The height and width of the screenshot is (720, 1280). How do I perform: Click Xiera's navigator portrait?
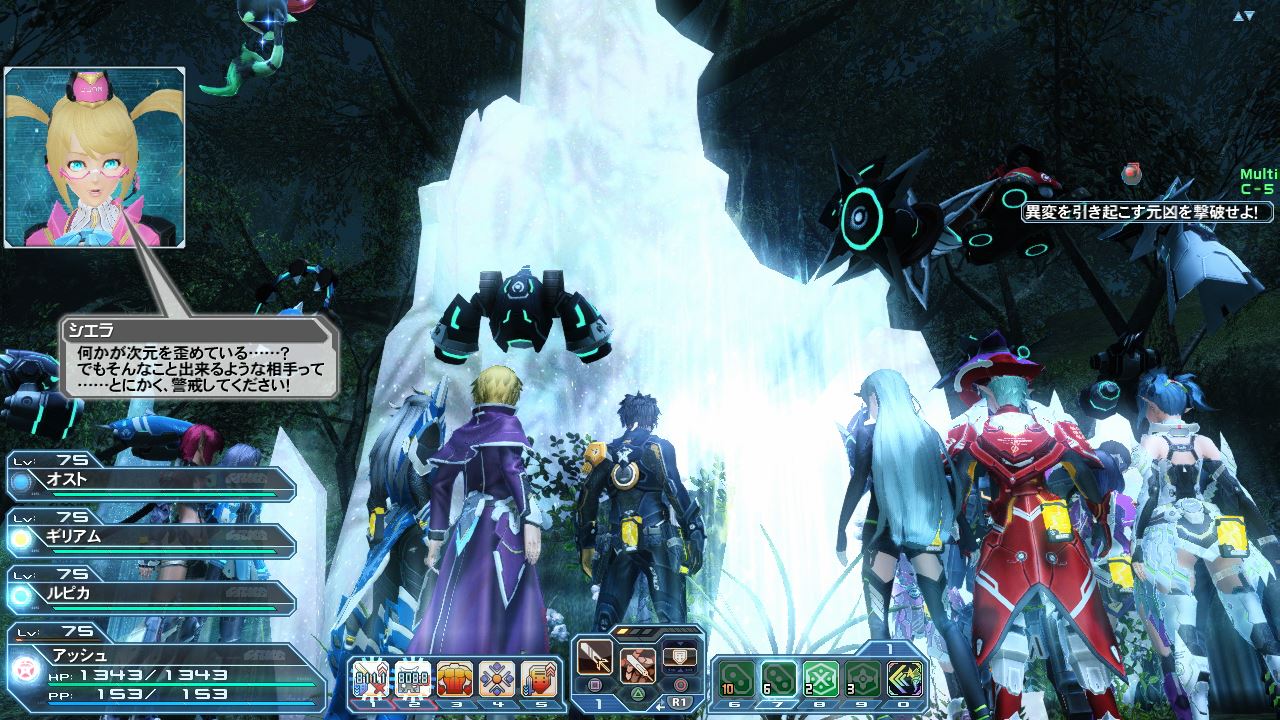(95, 157)
